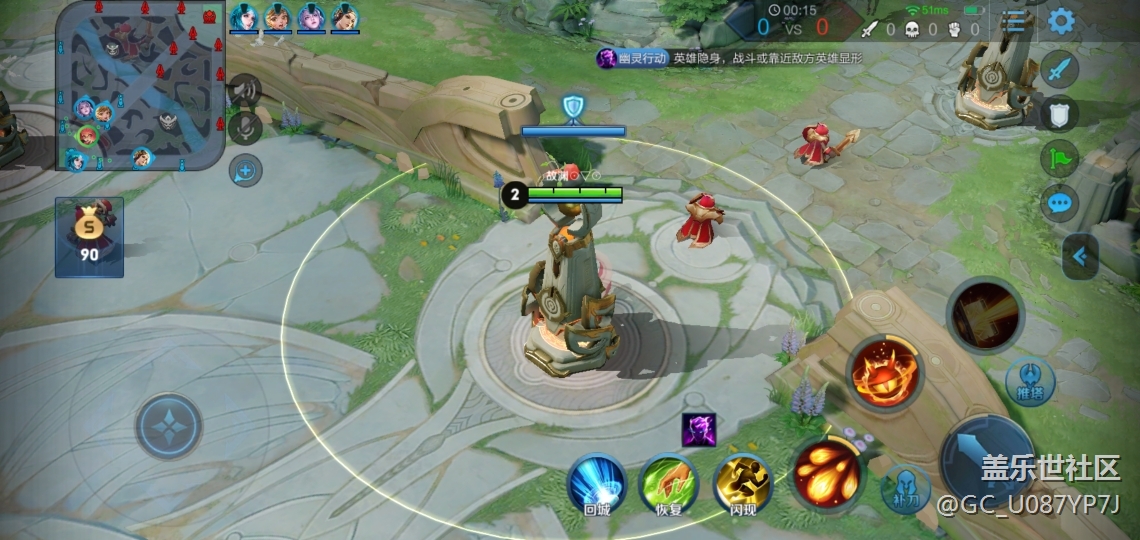
Task: Send the gather signal with the green flag
Action: 1059,159
